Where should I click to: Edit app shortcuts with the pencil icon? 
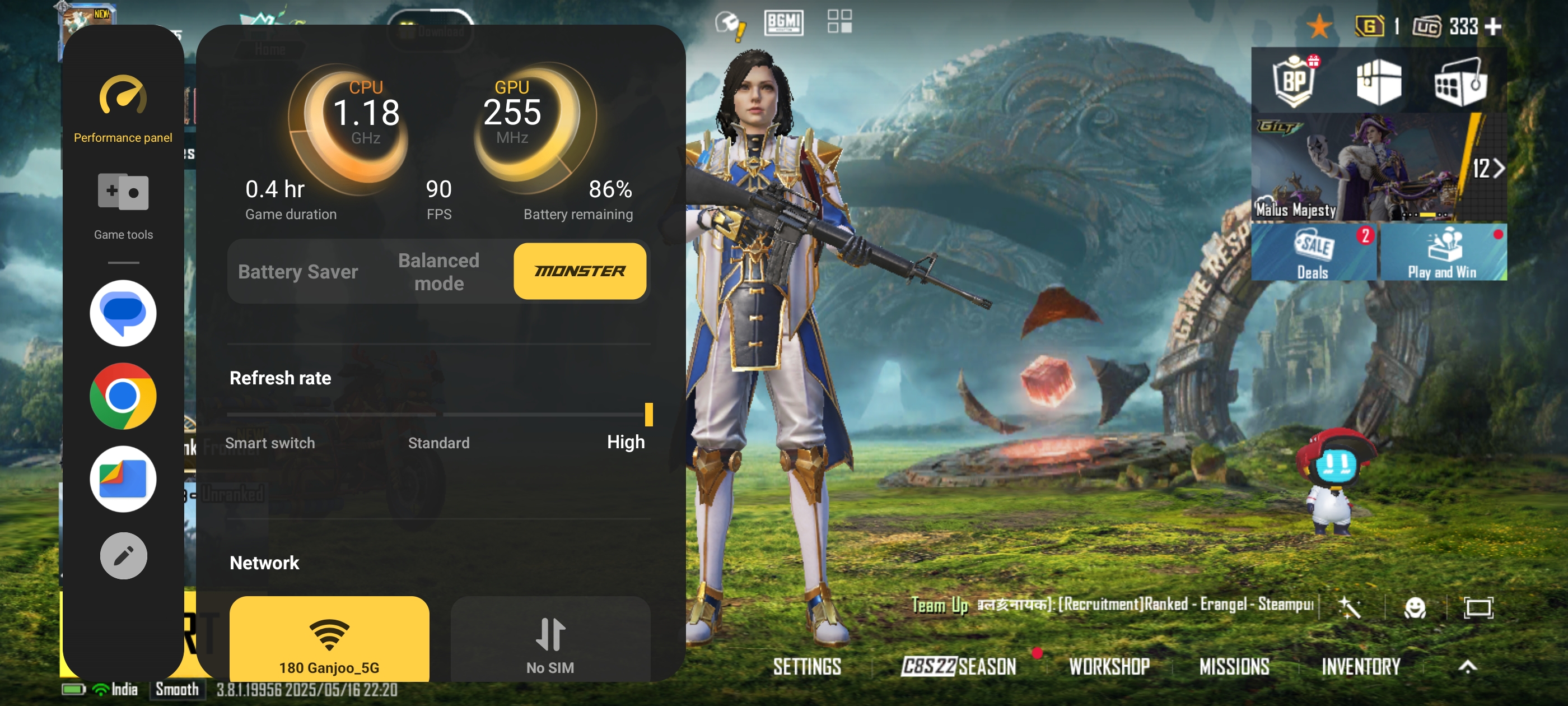[x=123, y=555]
